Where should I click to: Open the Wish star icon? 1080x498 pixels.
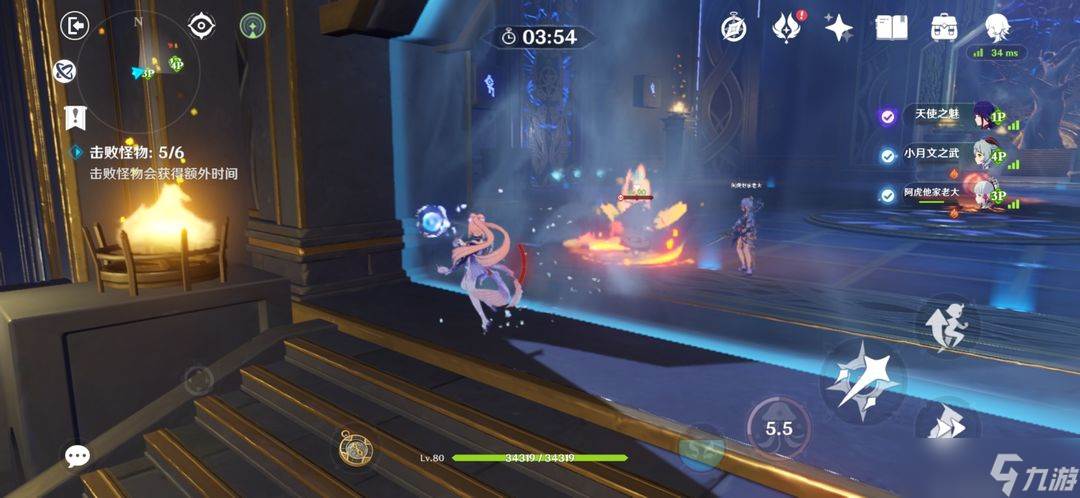[x=838, y=28]
